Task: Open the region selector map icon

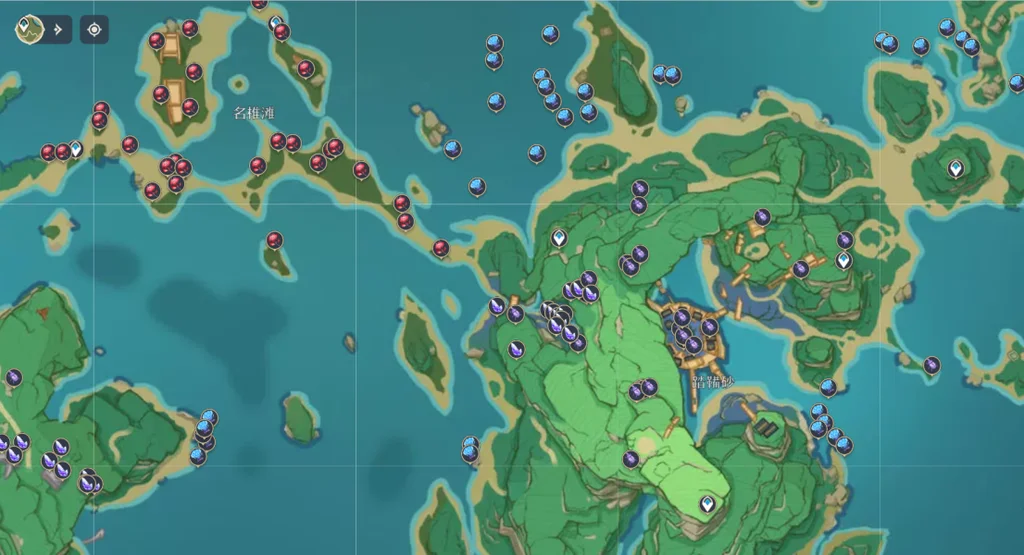Action: point(29,29)
